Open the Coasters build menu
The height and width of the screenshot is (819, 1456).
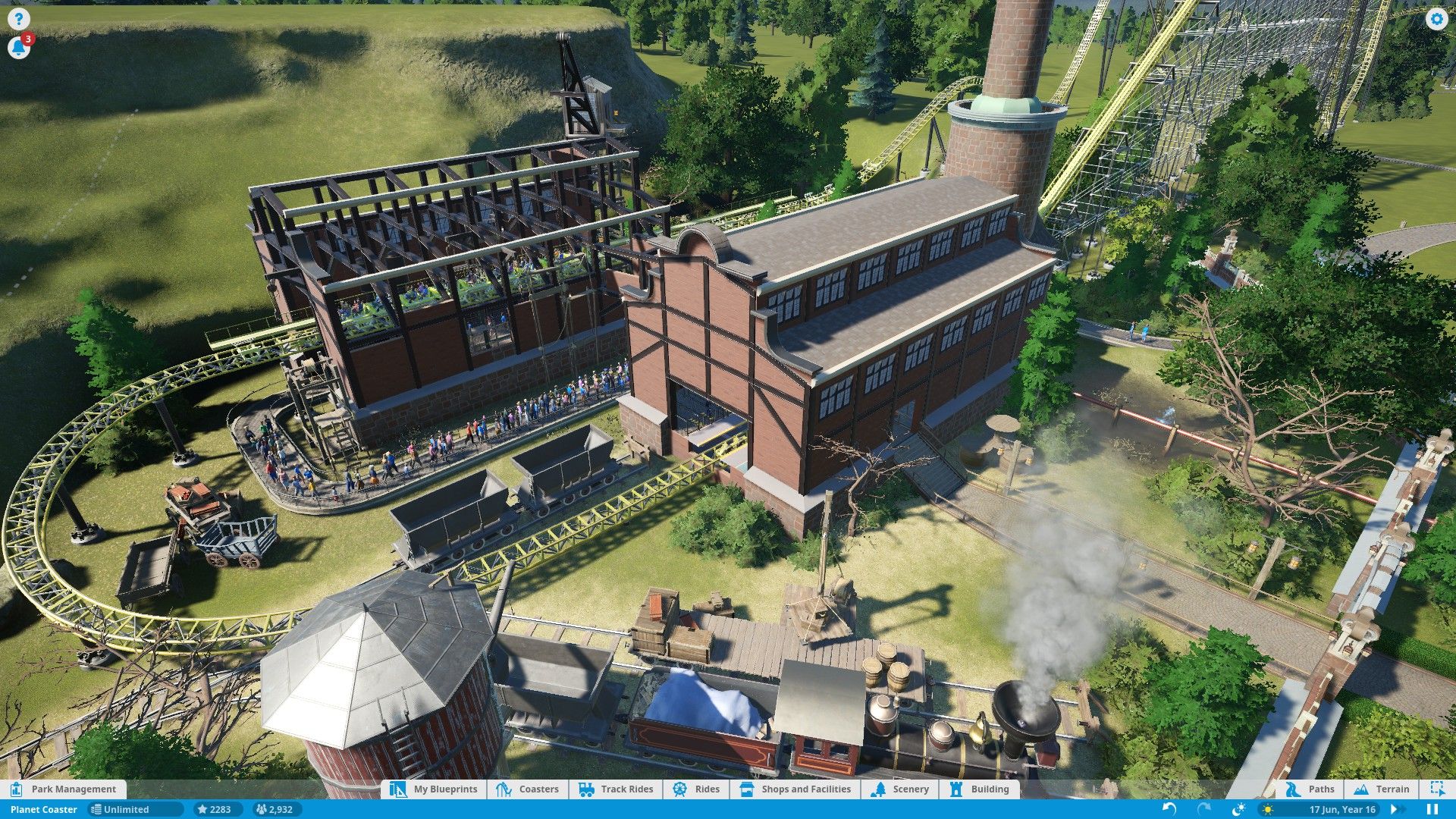(529, 789)
